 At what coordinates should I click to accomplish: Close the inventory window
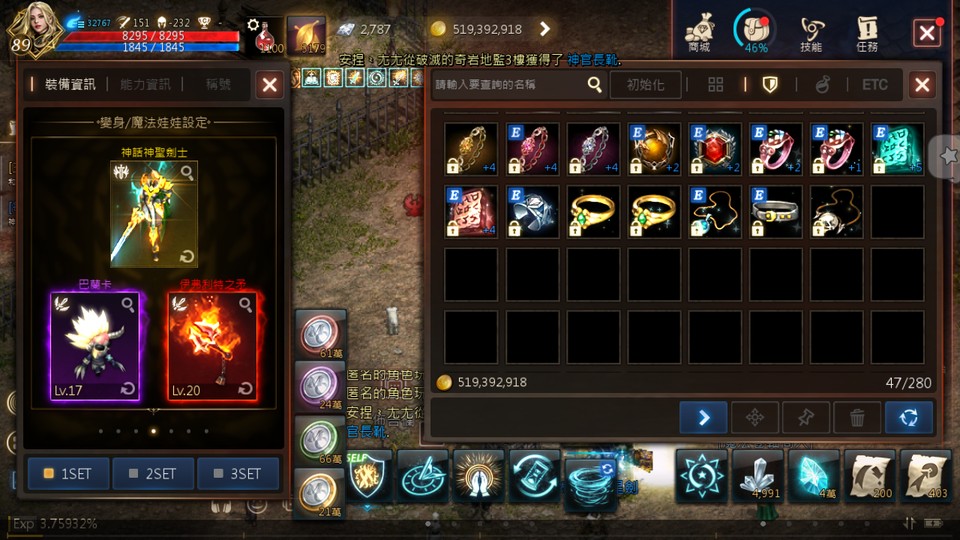(x=922, y=85)
